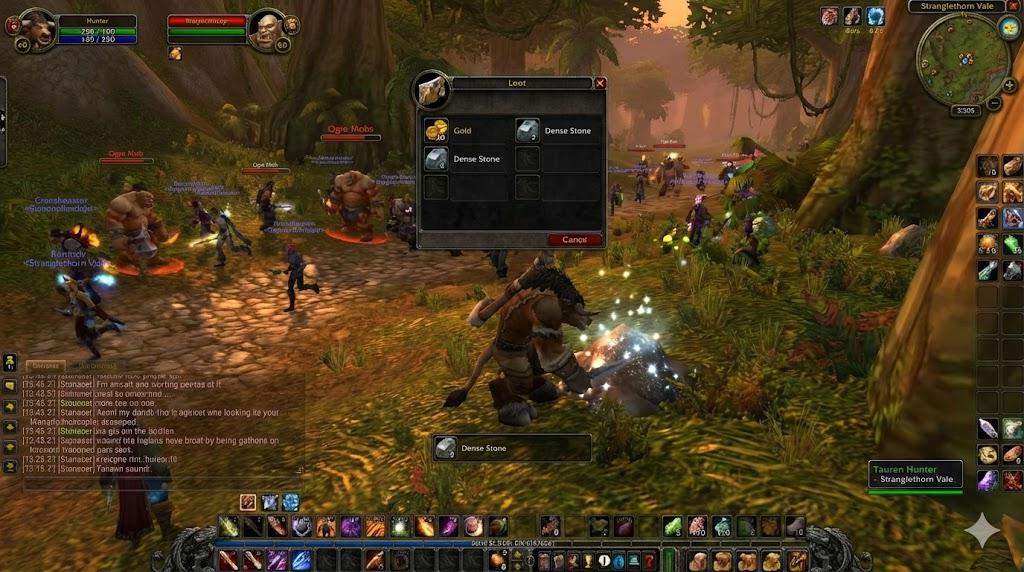1024x572 pixels.
Task: Use the green crystal item on action bar
Action: point(673,526)
